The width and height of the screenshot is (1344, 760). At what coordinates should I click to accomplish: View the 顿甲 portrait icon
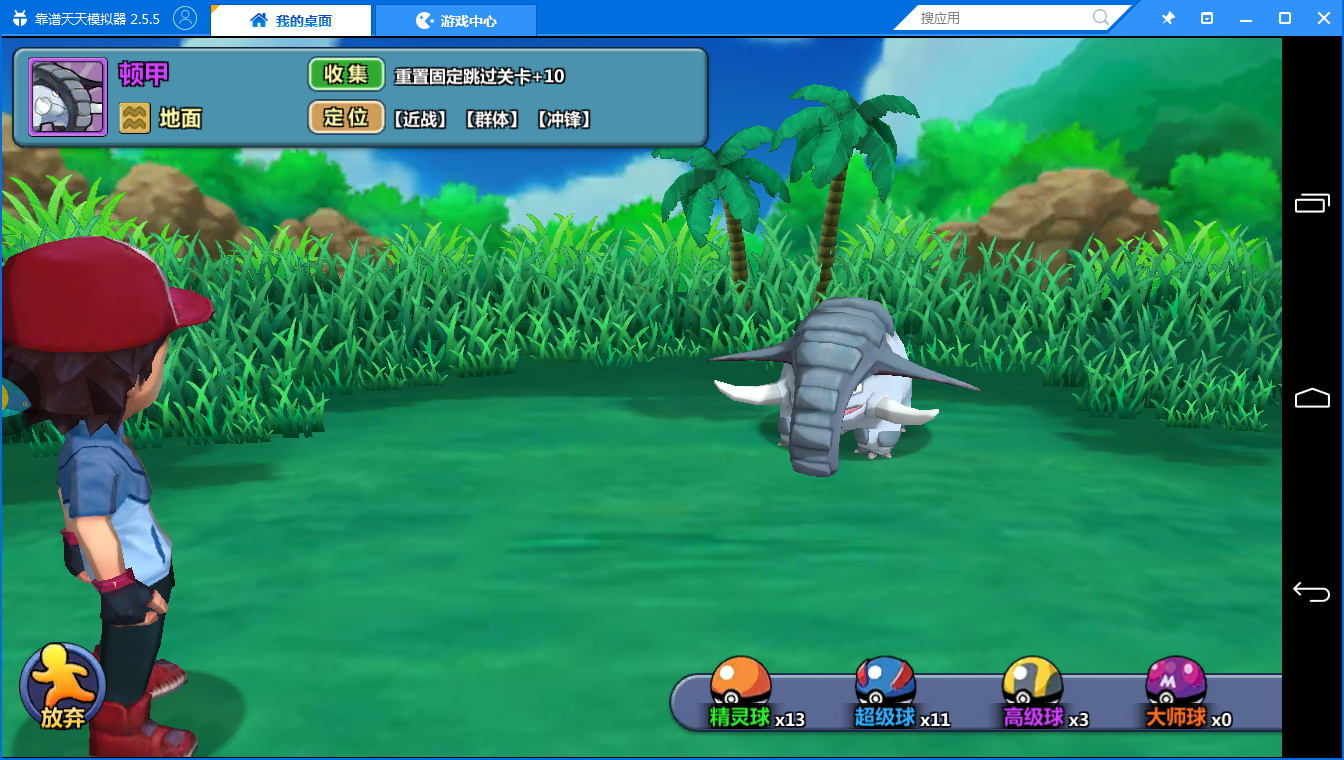point(68,97)
